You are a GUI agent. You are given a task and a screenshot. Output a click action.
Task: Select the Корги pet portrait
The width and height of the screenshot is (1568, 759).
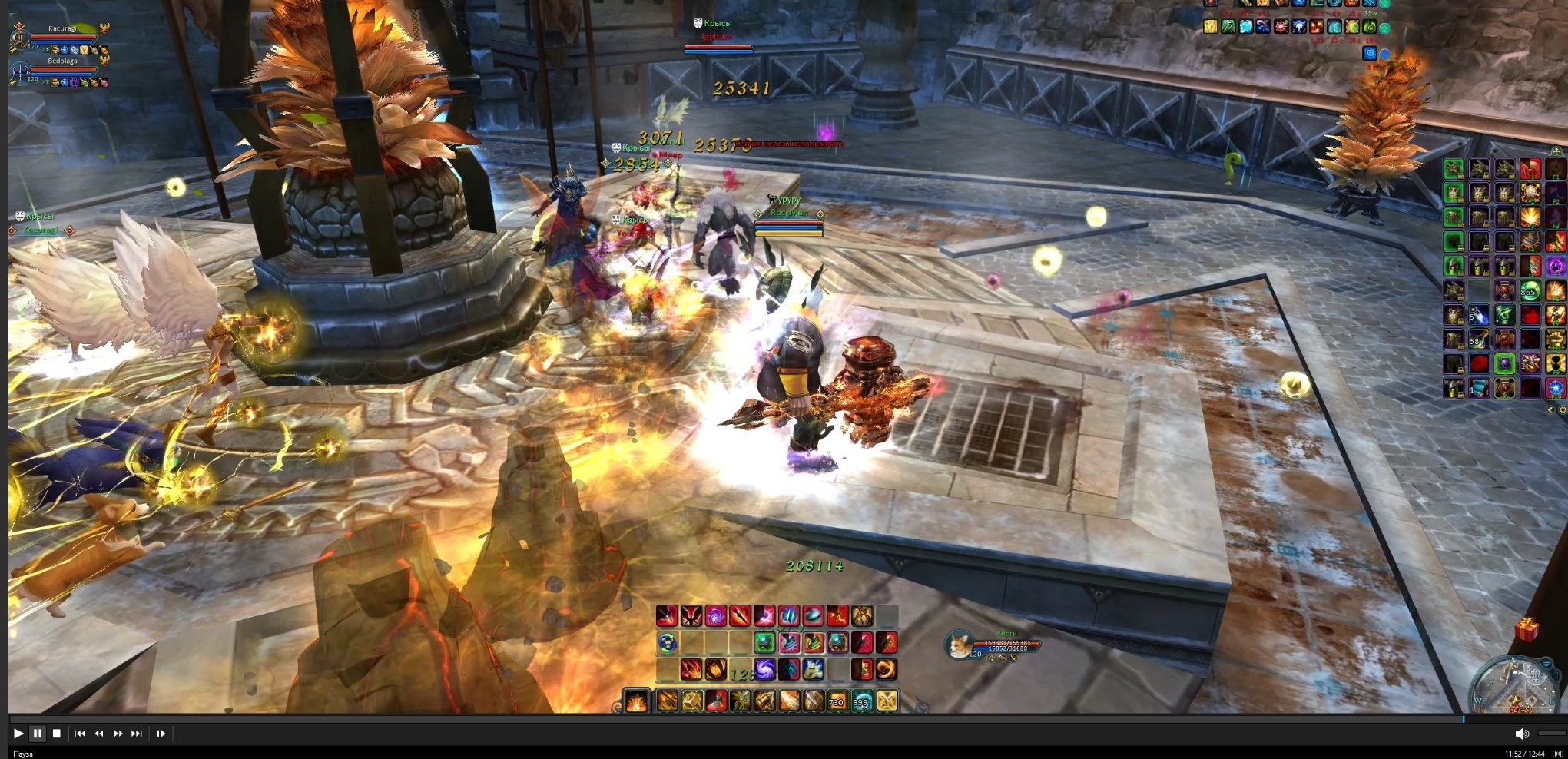[x=958, y=644]
